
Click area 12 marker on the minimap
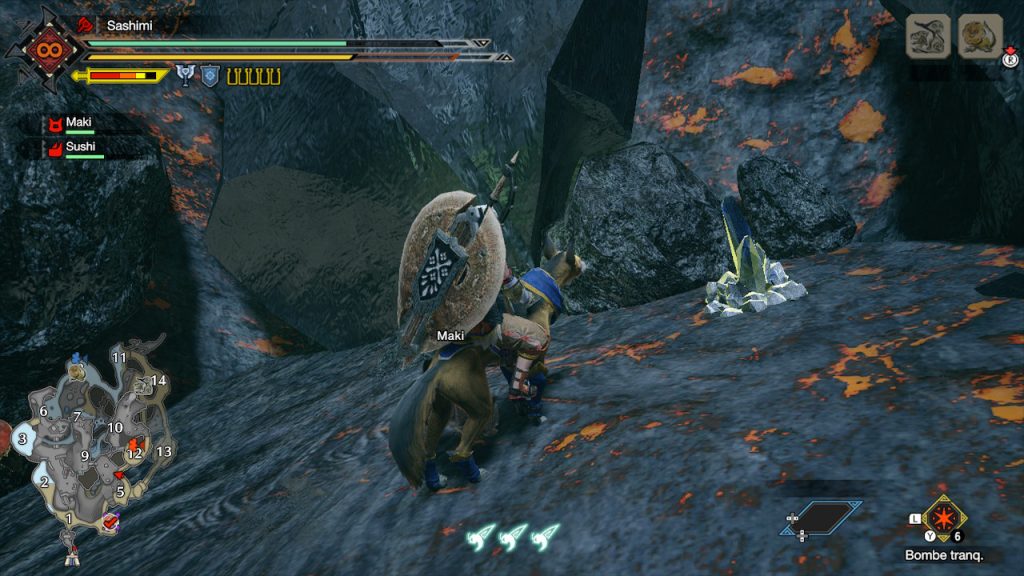tap(134, 453)
